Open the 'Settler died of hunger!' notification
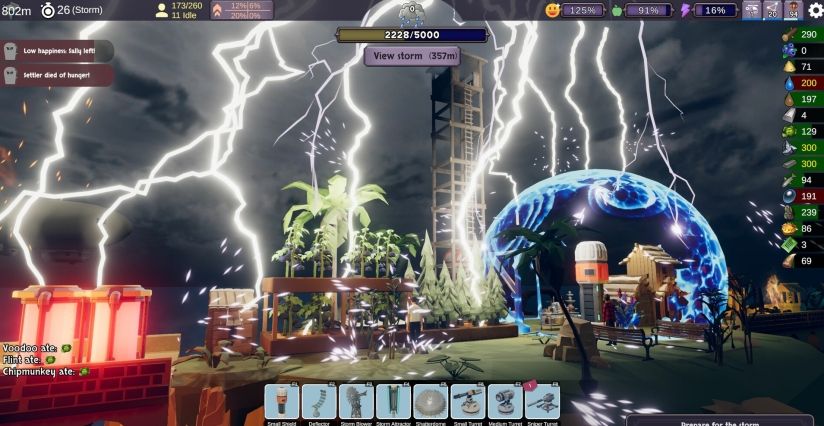Viewport: 824px width, 426px height. [56, 75]
